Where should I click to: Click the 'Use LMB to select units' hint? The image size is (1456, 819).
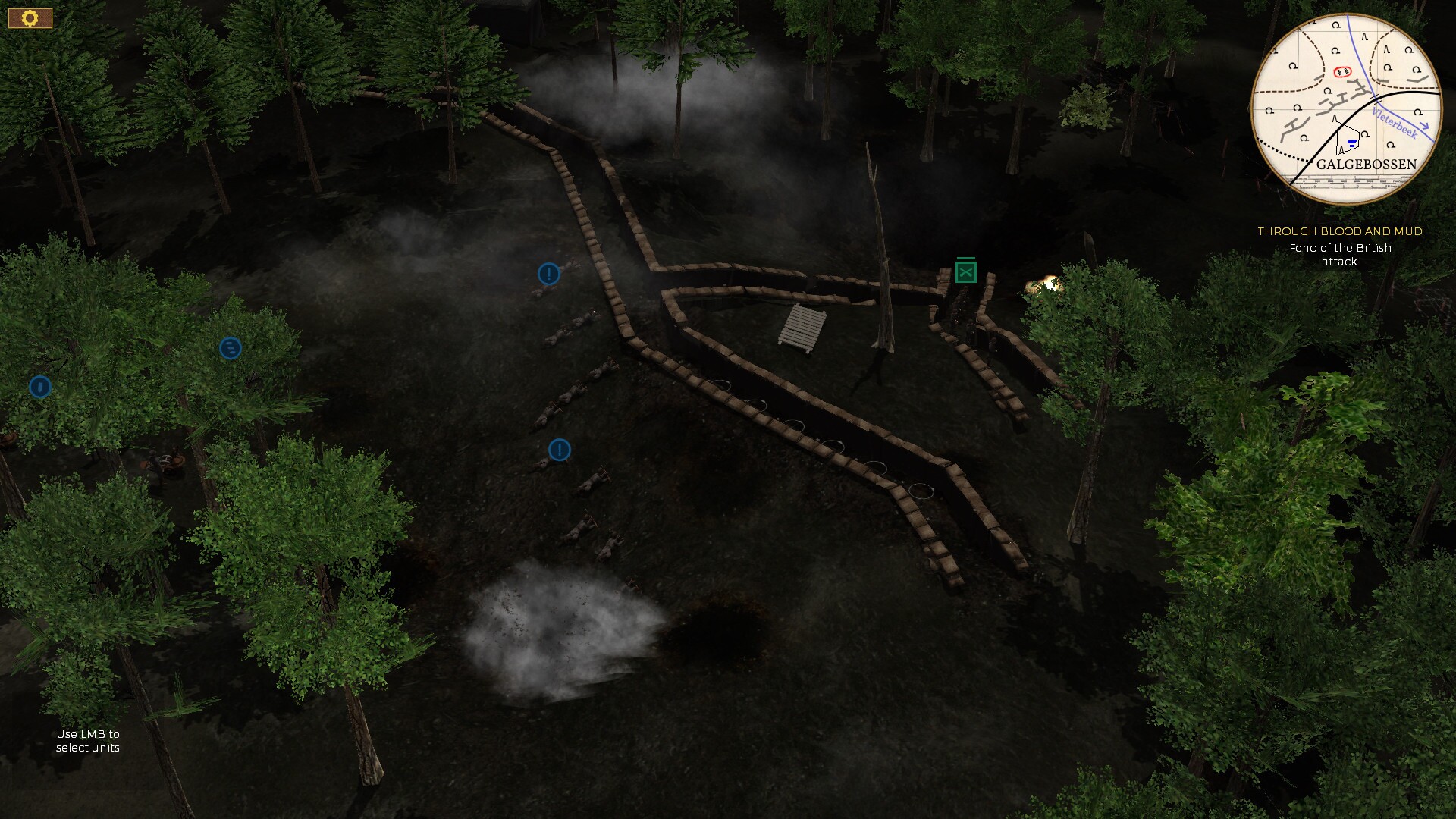tap(89, 741)
